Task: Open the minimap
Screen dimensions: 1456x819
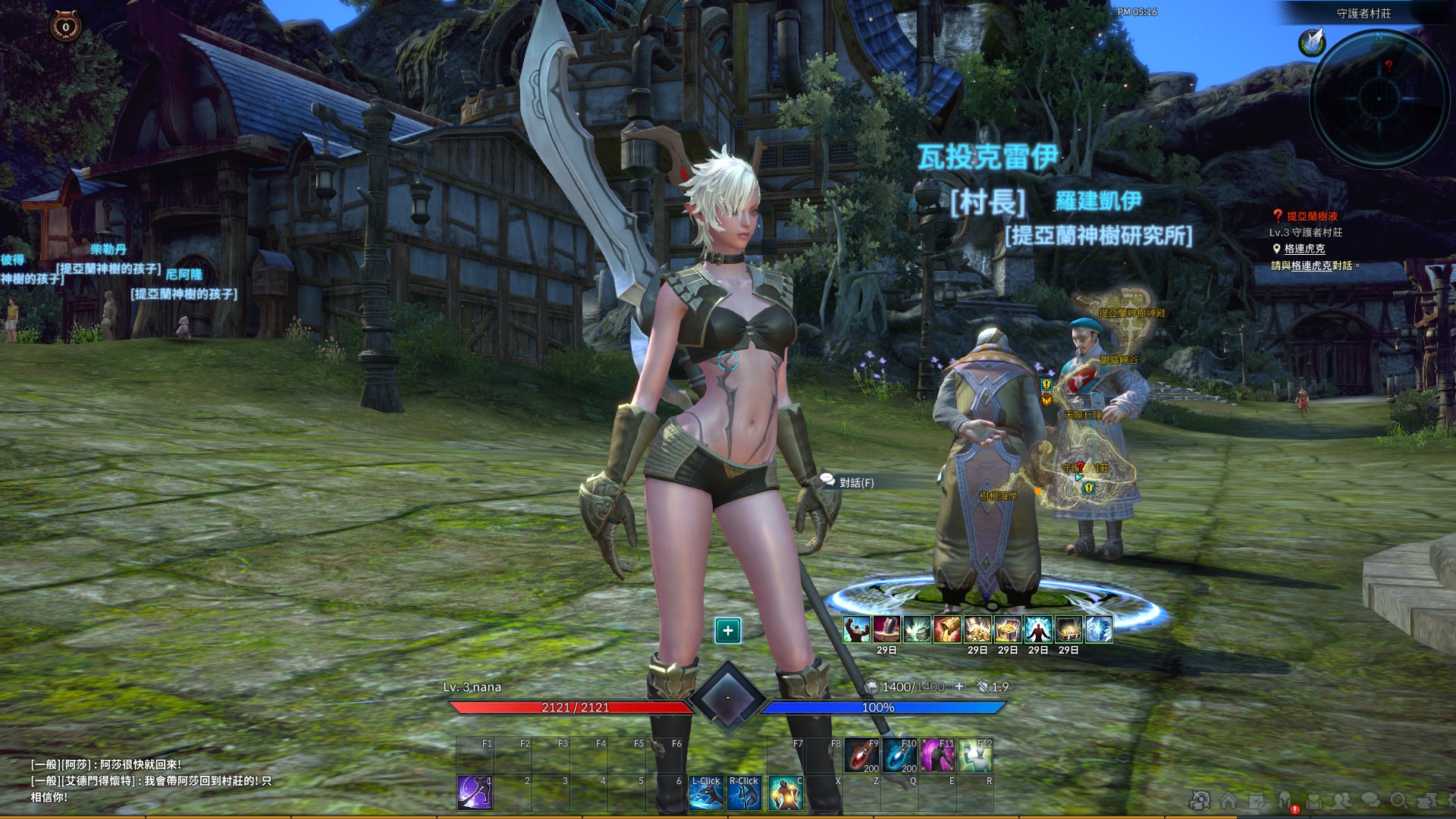Action: pos(1379,97)
